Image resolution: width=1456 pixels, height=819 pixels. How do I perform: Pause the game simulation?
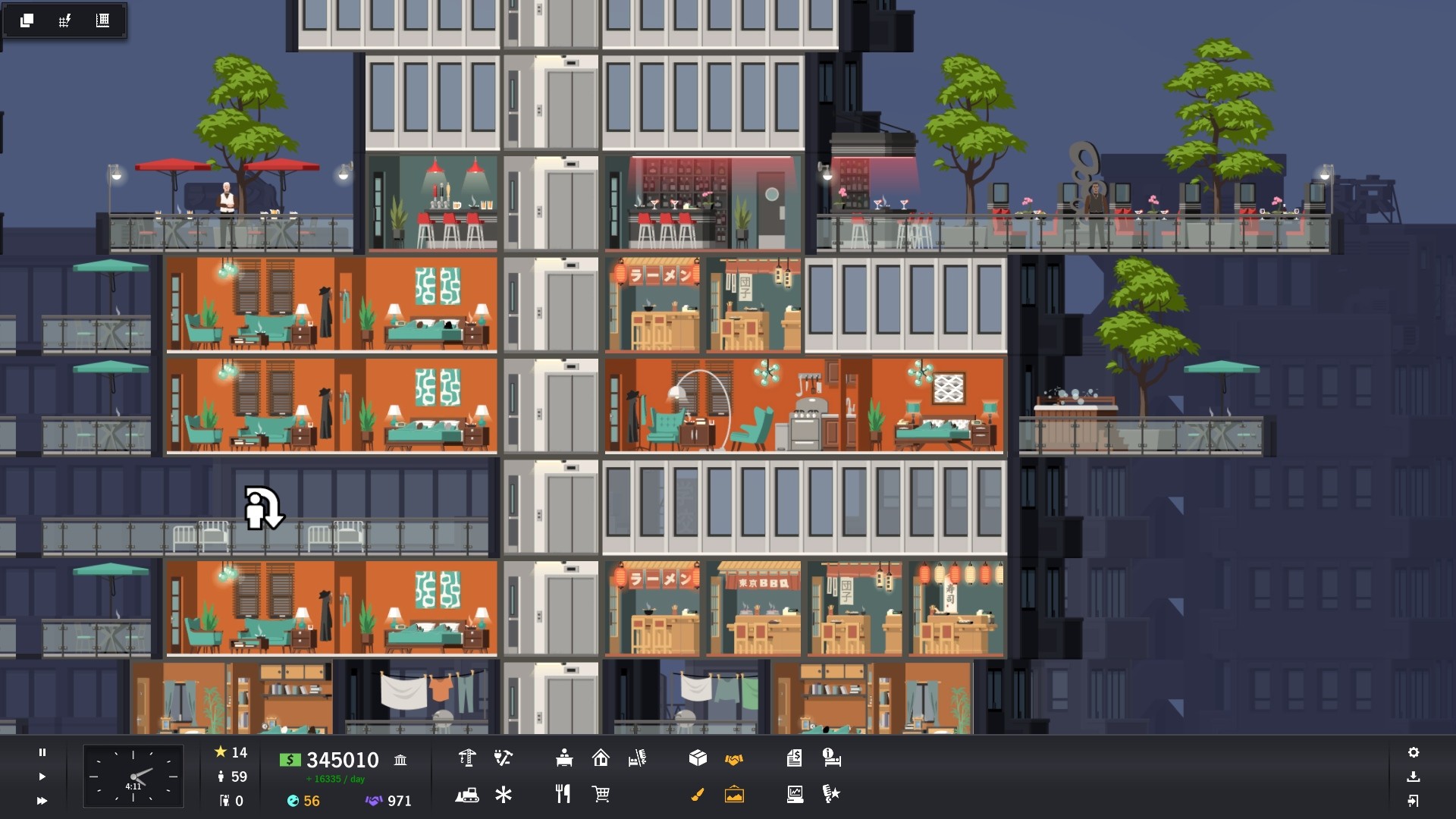(42, 752)
